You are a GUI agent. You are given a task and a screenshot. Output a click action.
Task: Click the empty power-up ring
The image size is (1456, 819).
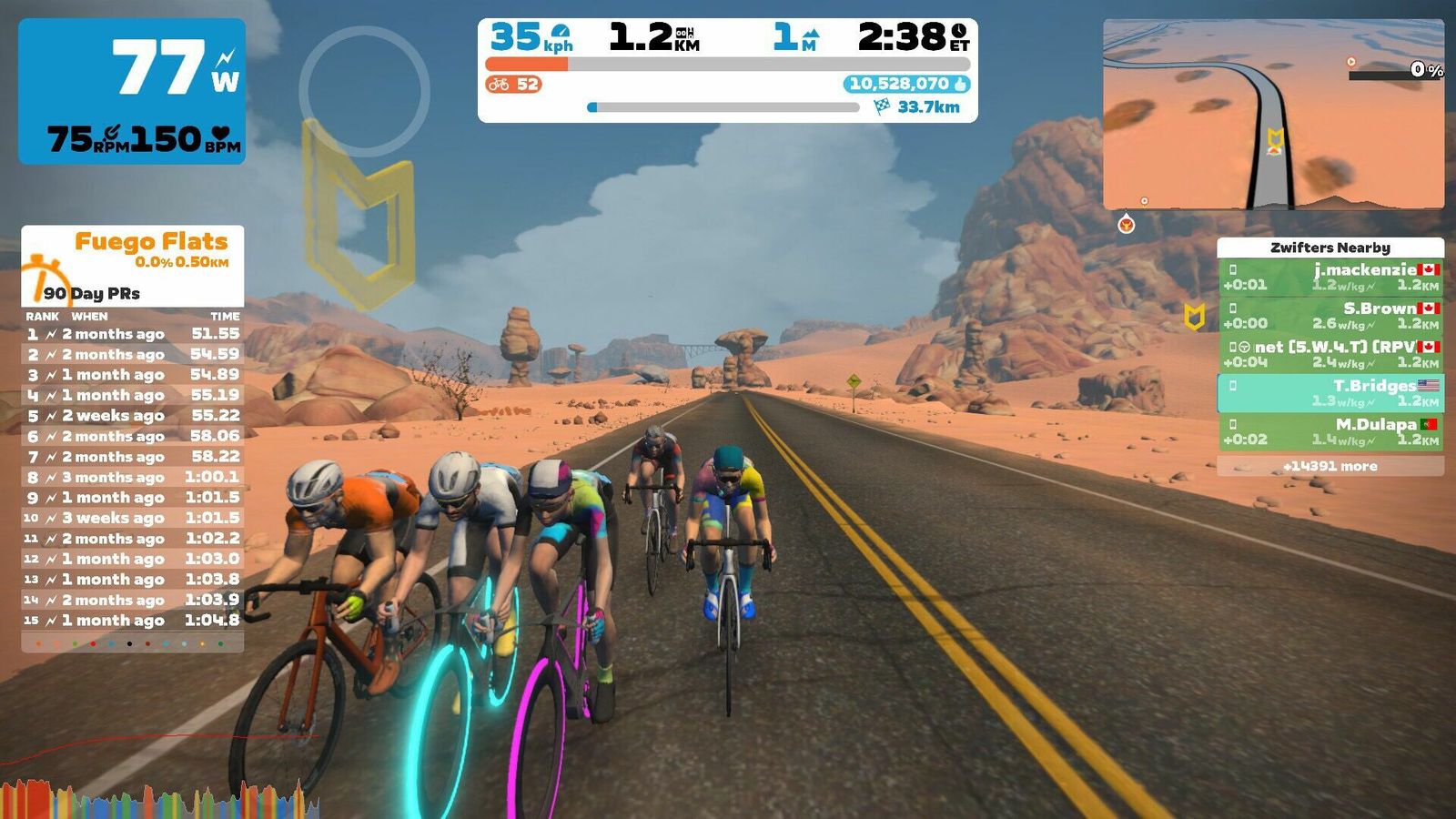click(364, 91)
